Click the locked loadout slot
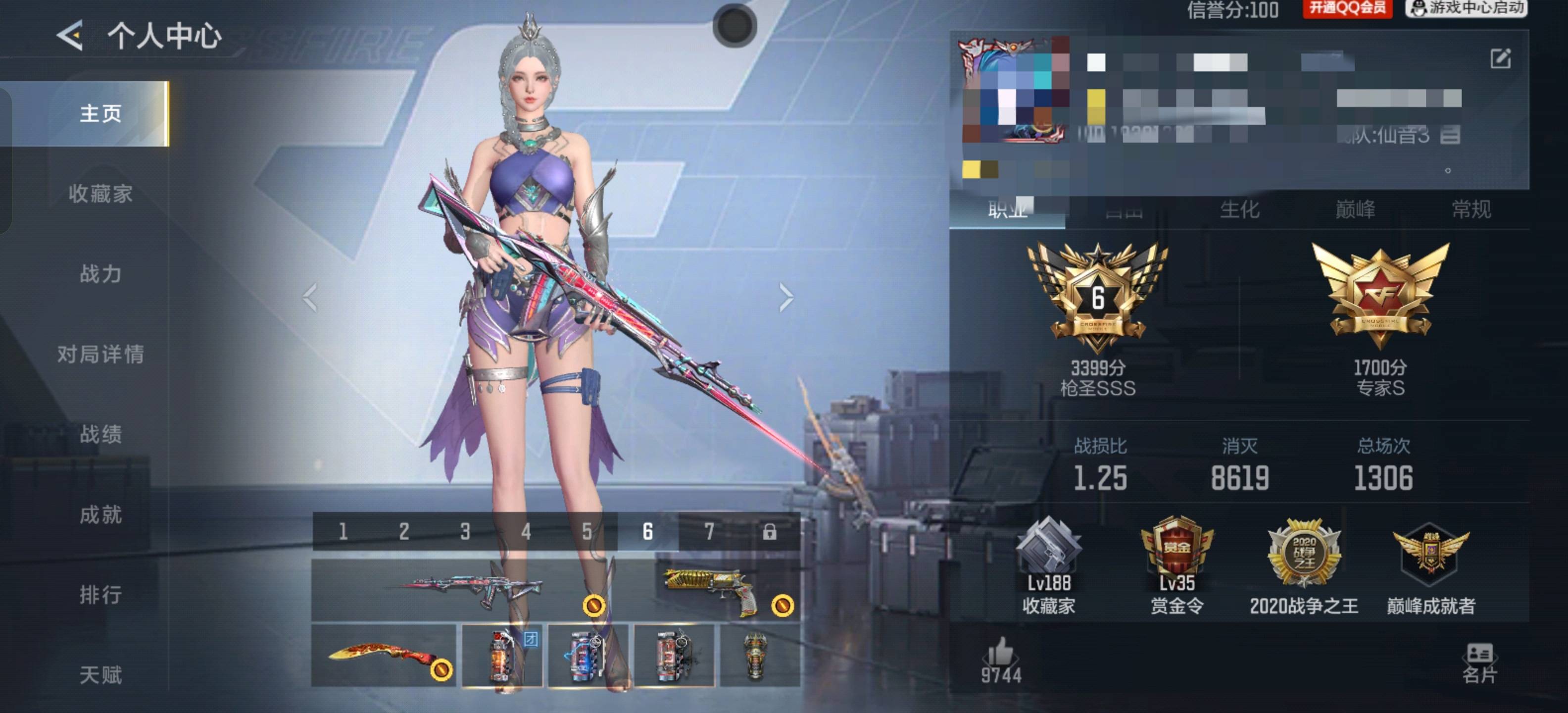 769,532
